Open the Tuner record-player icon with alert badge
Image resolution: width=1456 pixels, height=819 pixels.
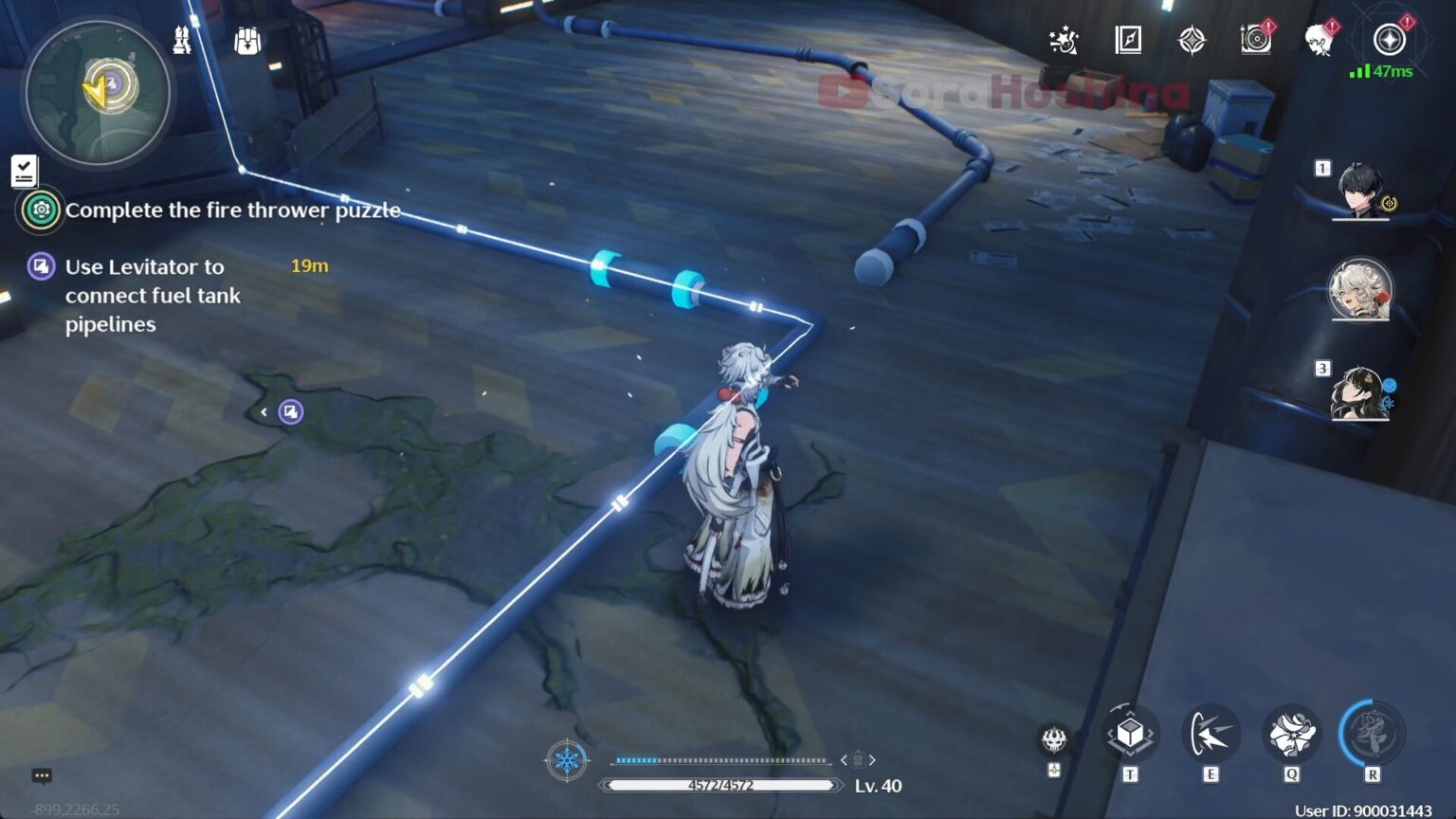point(1256,40)
